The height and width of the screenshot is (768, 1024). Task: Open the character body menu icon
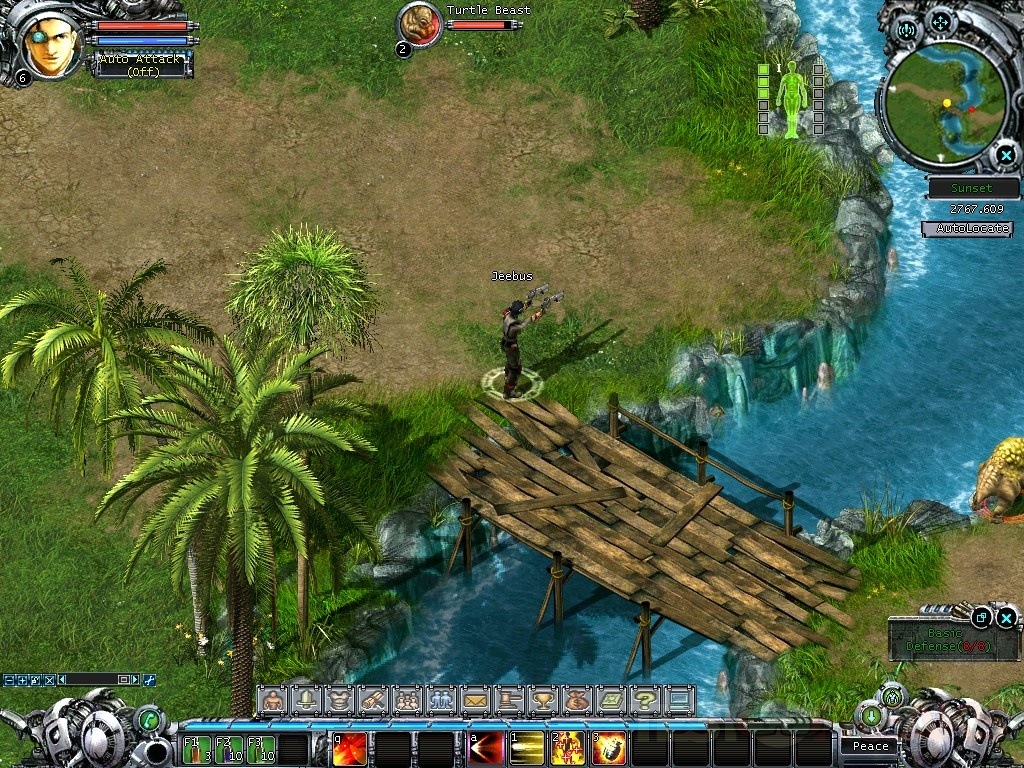272,700
